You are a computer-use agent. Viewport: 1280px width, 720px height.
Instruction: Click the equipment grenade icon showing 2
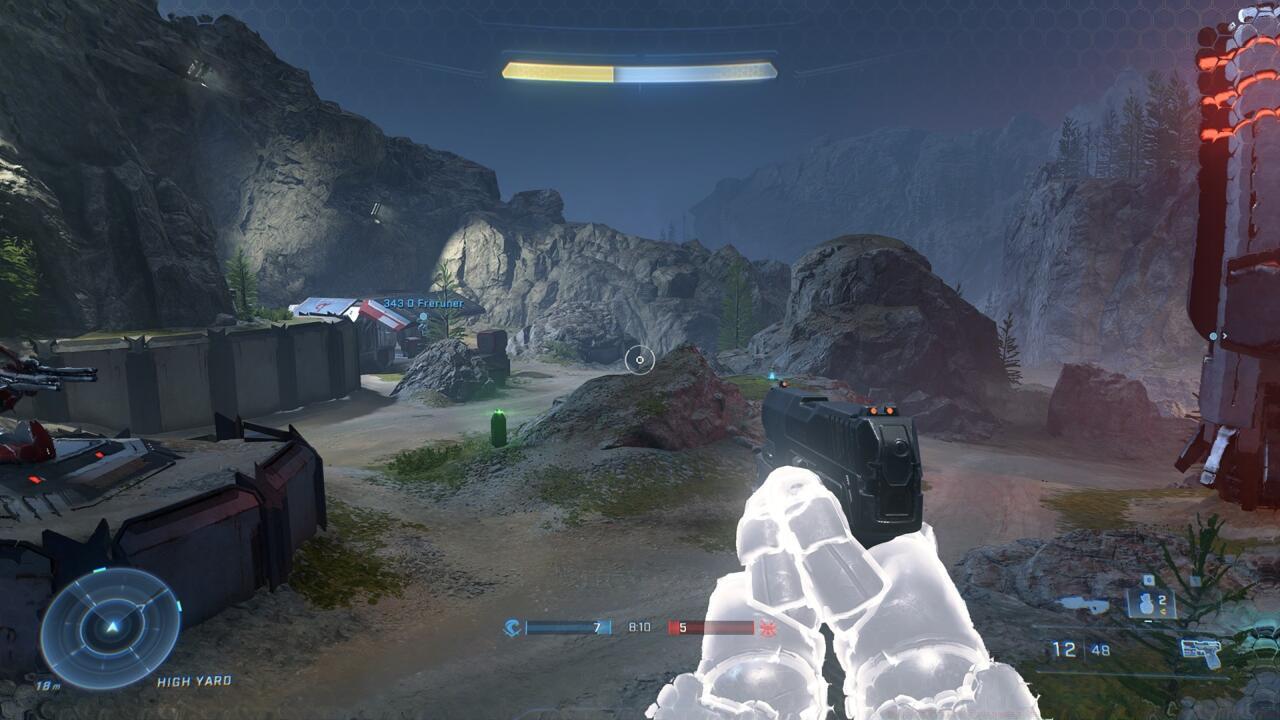pyautogui.click(x=1147, y=603)
